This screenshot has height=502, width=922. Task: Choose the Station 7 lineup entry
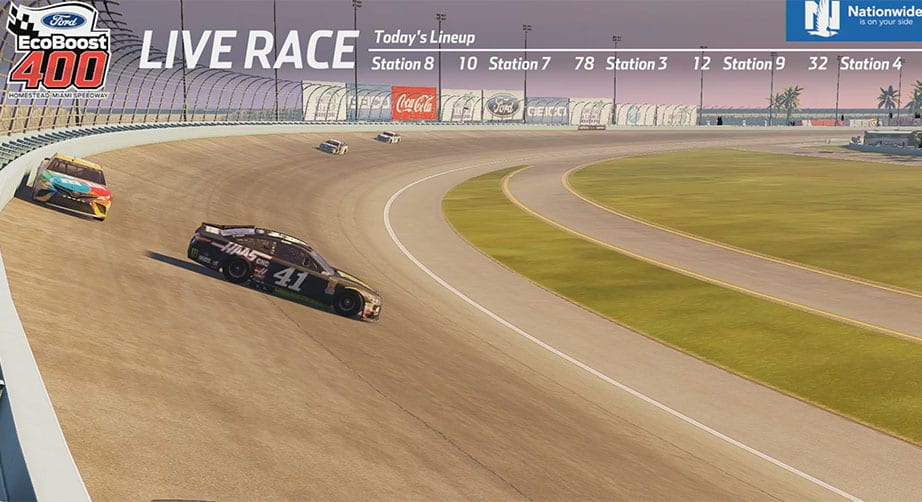tap(519, 64)
